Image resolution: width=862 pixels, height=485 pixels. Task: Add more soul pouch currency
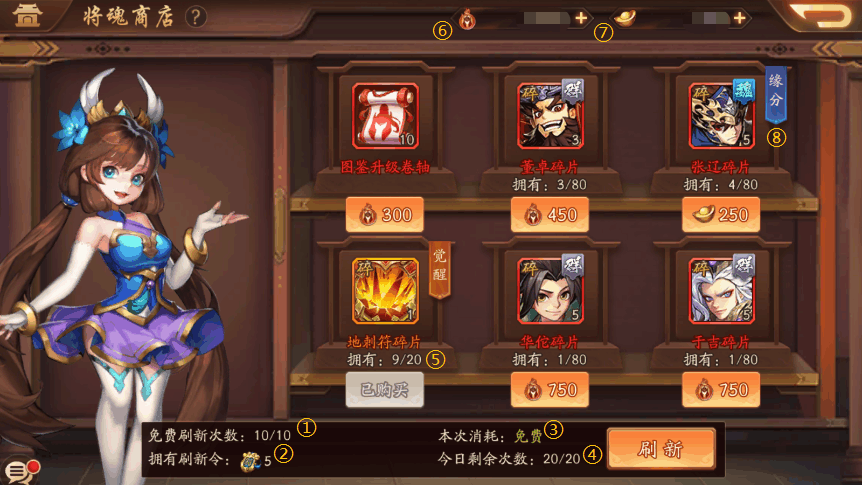point(582,18)
